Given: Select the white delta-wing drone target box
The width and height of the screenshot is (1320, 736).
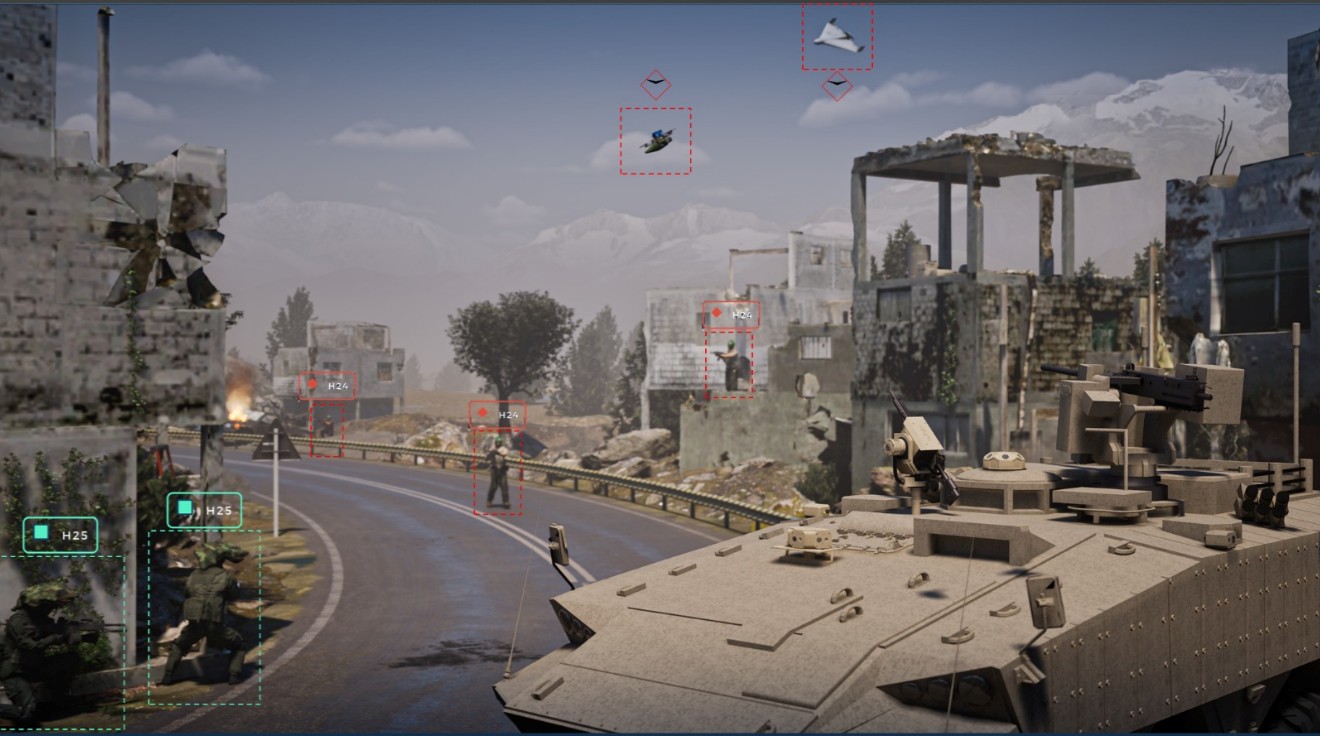Looking at the screenshot, I should click(x=837, y=37).
